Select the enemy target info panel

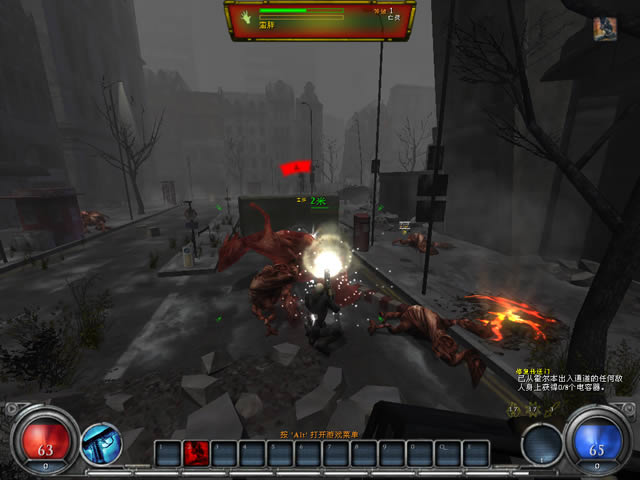point(320,20)
